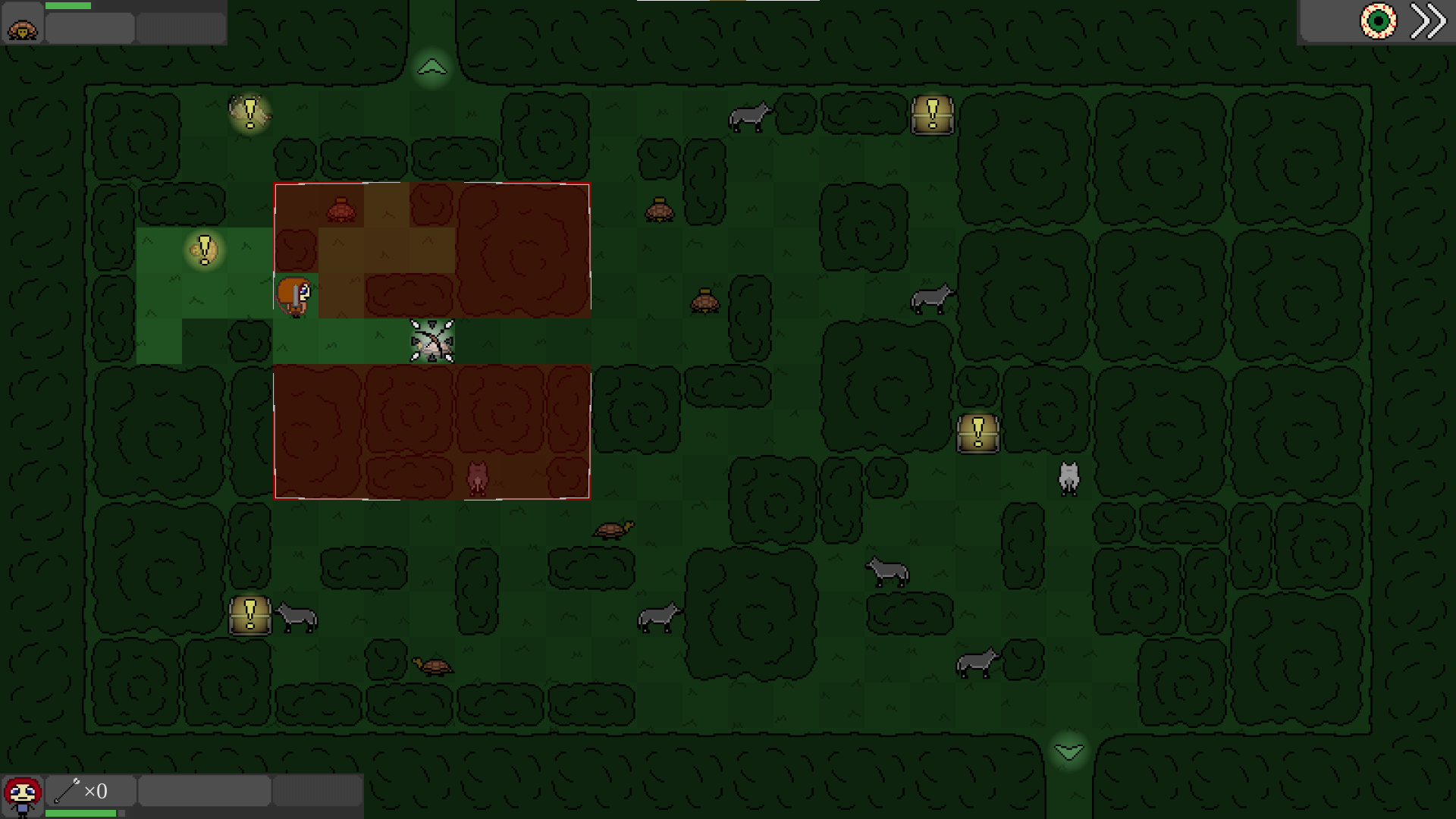Select the glowing exclamation marker near the hero
Viewport: 1456px width, 819px height.
[203, 250]
